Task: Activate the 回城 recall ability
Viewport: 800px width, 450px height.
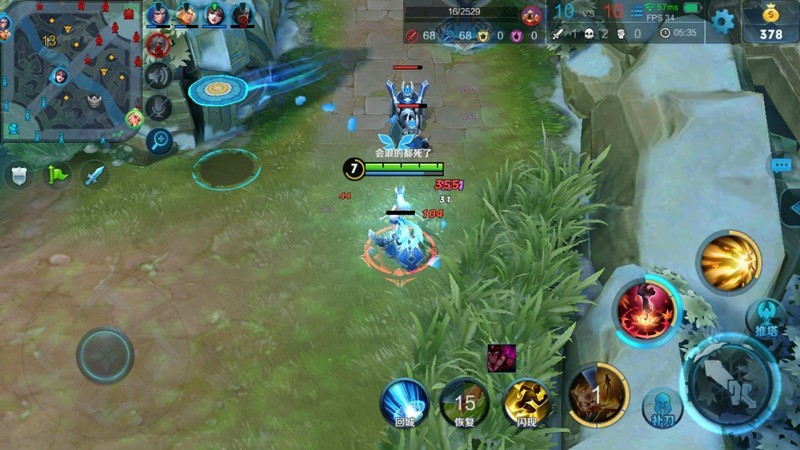Action: pyautogui.click(x=404, y=403)
